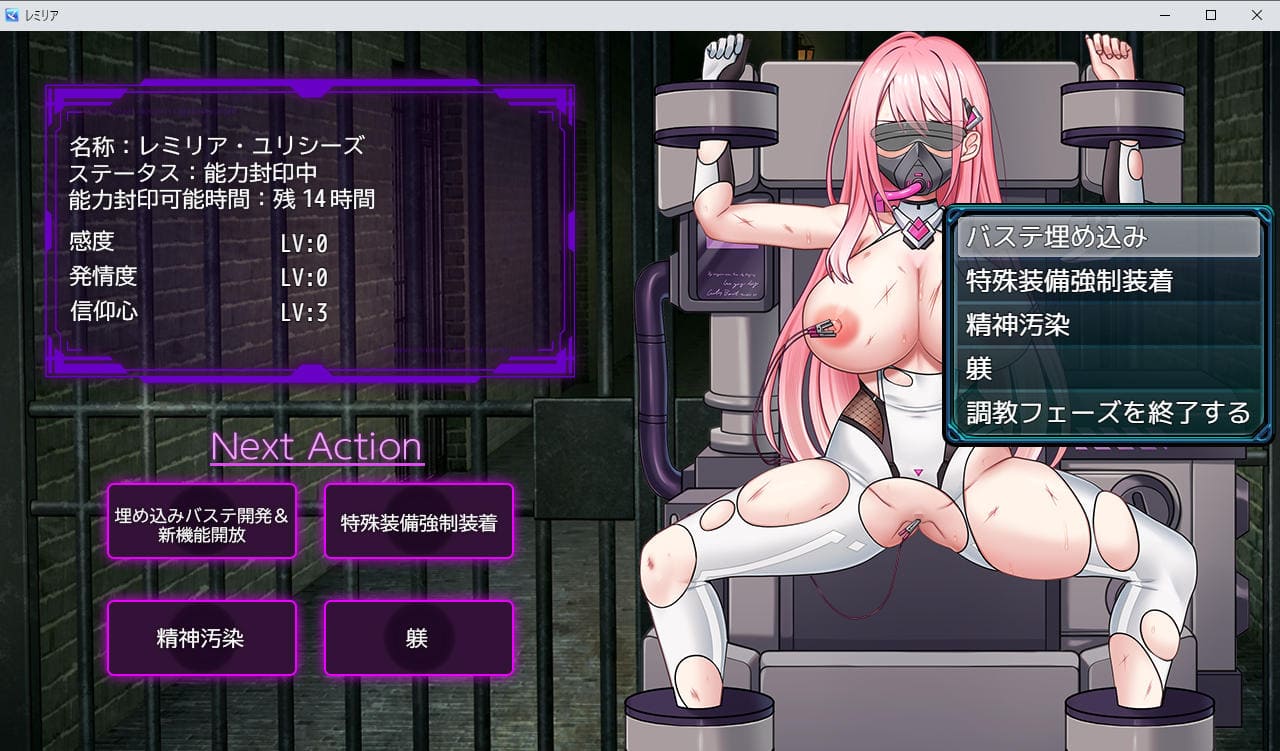Choose 特殊装備強制装着 from the command list

point(1107,282)
